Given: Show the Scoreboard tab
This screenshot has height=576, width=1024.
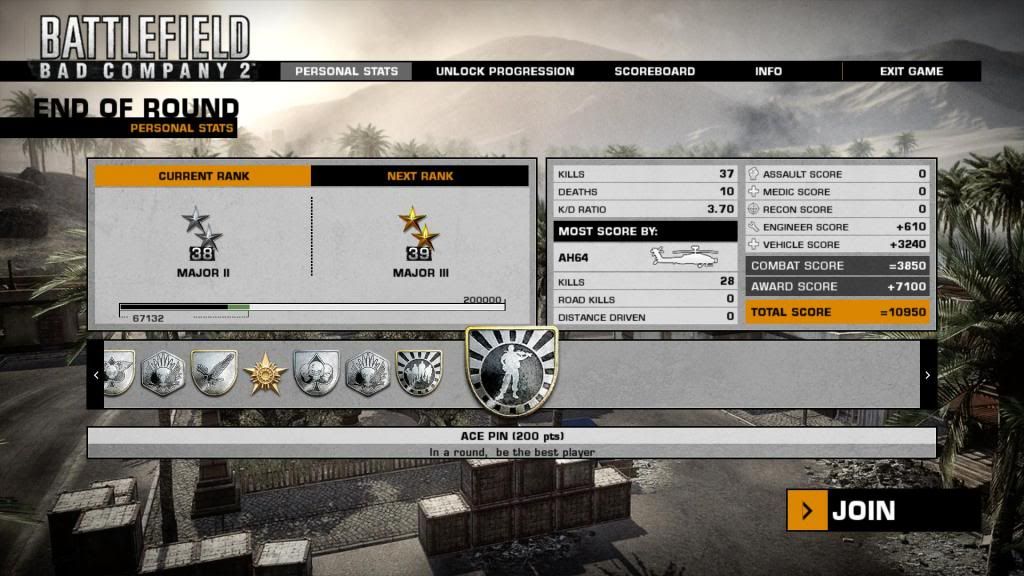Looking at the screenshot, I should [654, 71].
